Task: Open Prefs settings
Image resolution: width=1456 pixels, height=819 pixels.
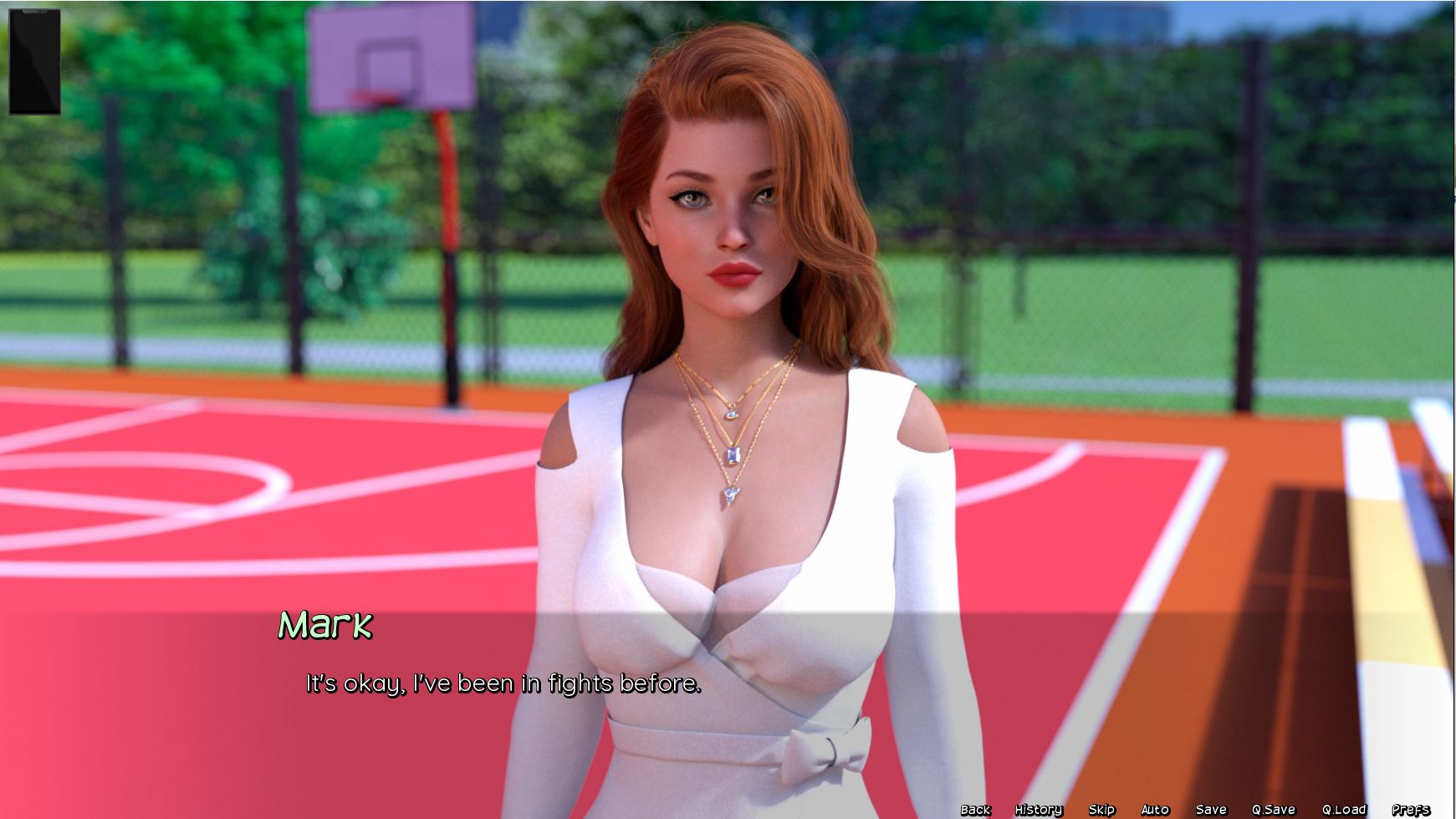Action: point(1411,809)
